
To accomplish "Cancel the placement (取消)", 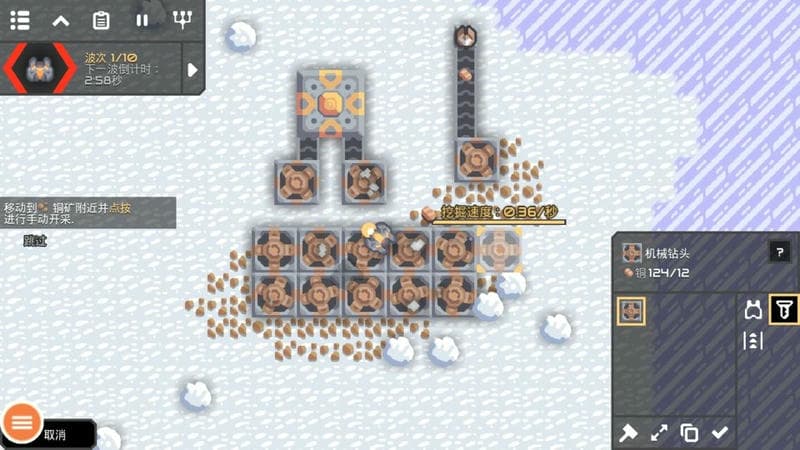I will pyautogui.click(x=55, y=434).
